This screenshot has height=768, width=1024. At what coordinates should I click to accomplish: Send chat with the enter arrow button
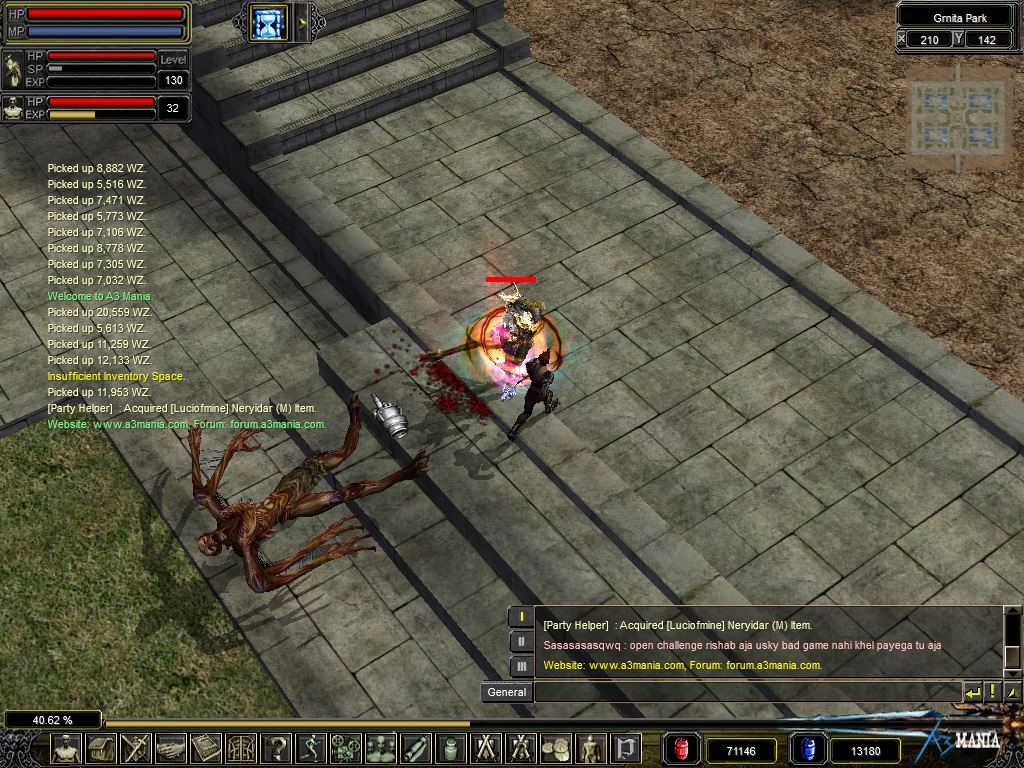click(x=972, y=691)
